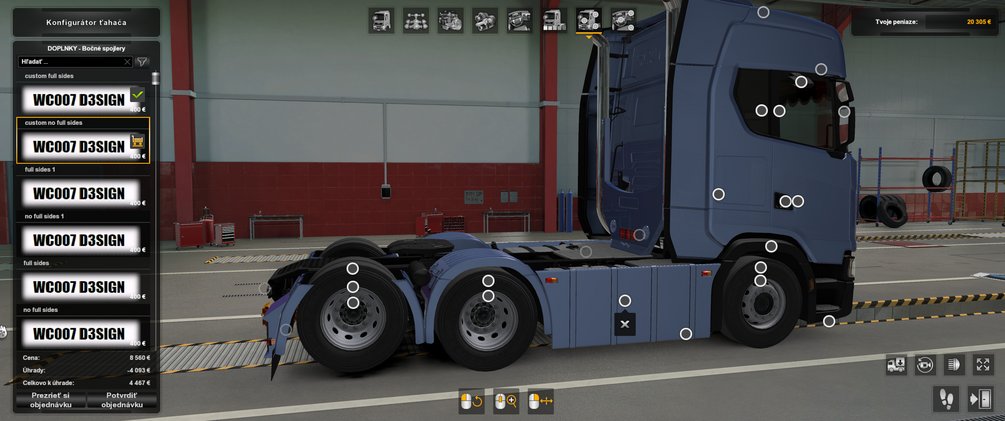Click the Hľadať search field

[72, 62]
